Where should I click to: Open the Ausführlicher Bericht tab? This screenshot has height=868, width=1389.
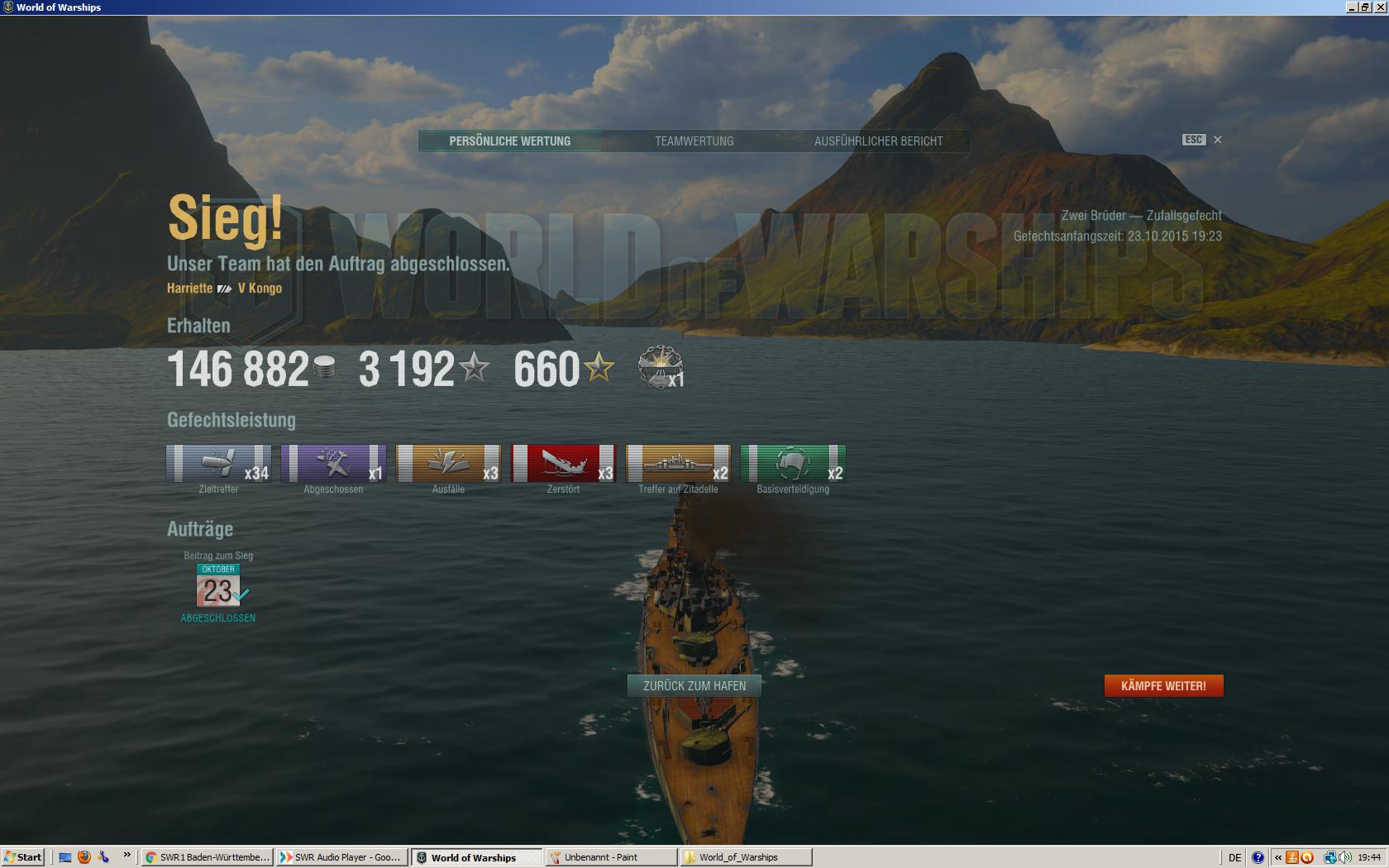coord(880,141)
